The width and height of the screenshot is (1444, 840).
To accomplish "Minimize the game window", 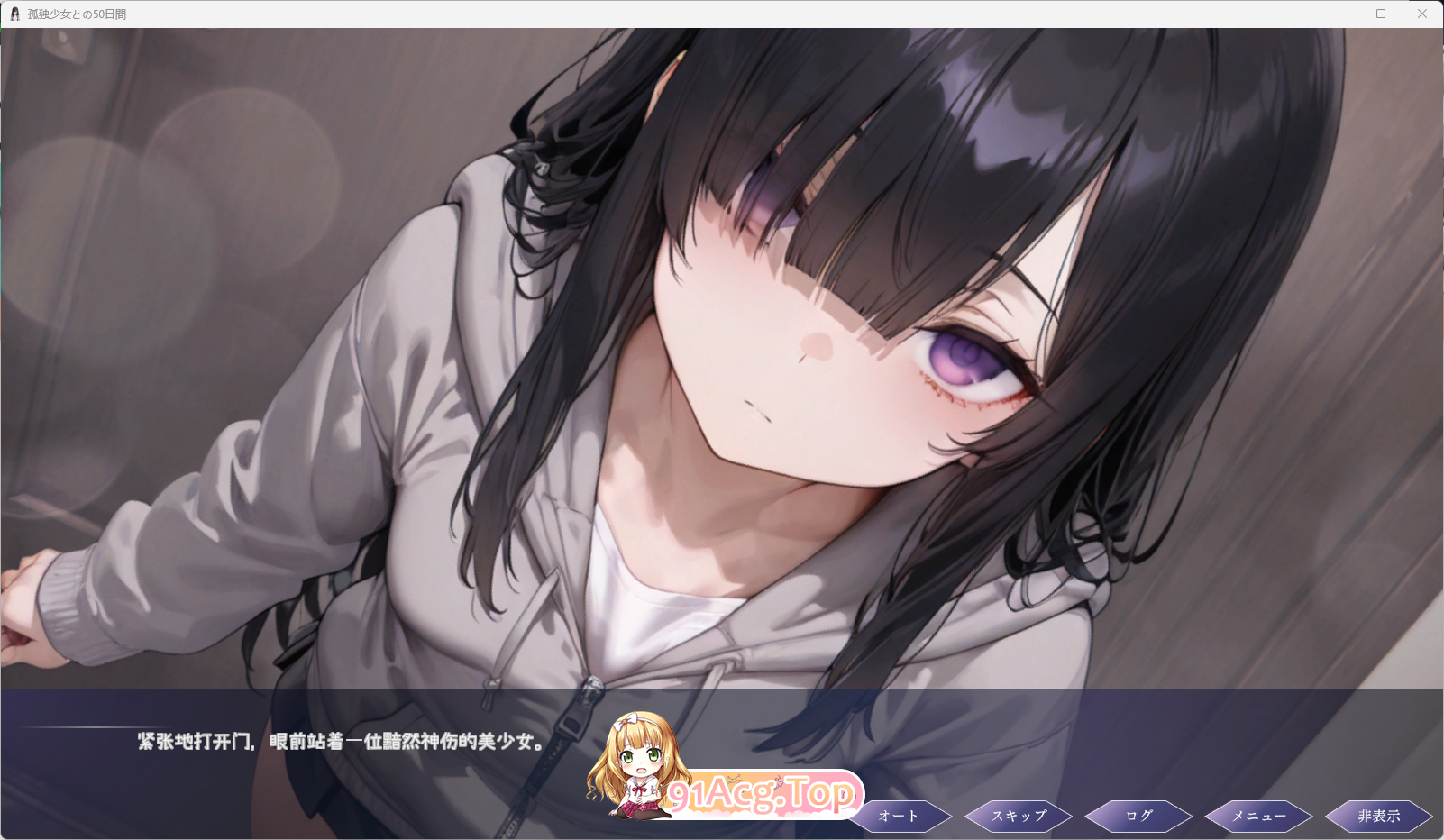I will [1339, 14].
